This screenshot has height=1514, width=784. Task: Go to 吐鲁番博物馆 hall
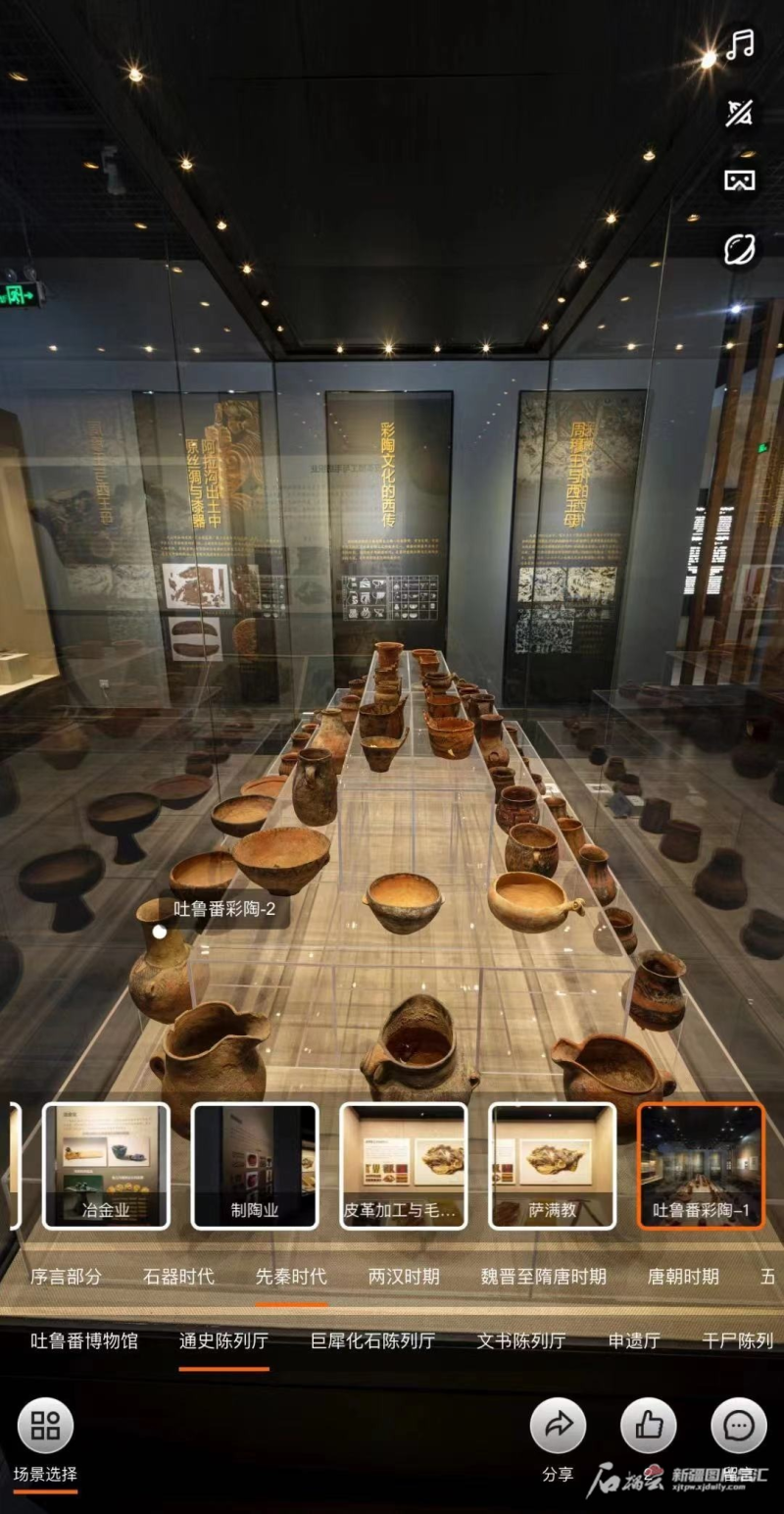pos(84,1341)
